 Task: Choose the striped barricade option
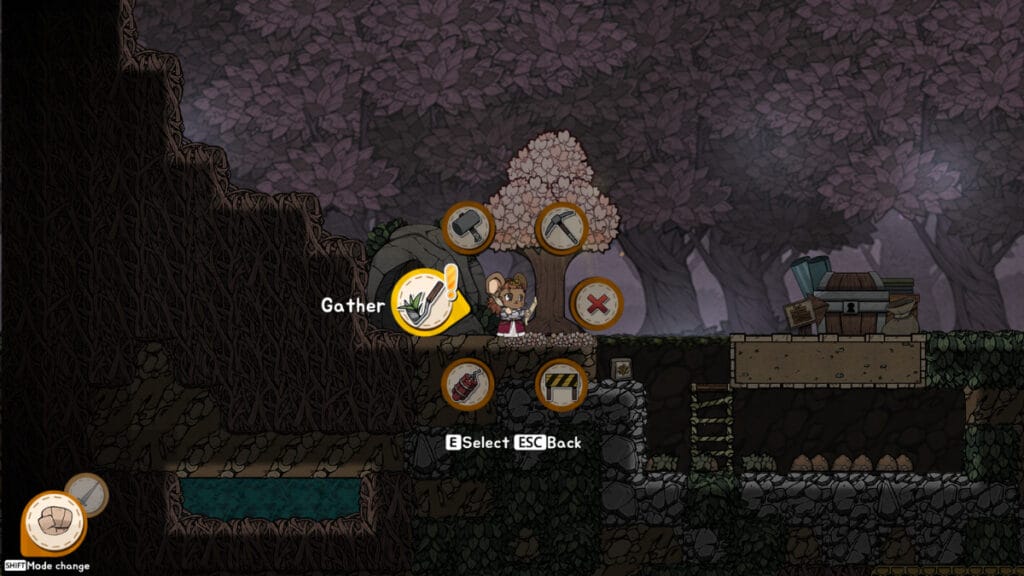(561, 384)
